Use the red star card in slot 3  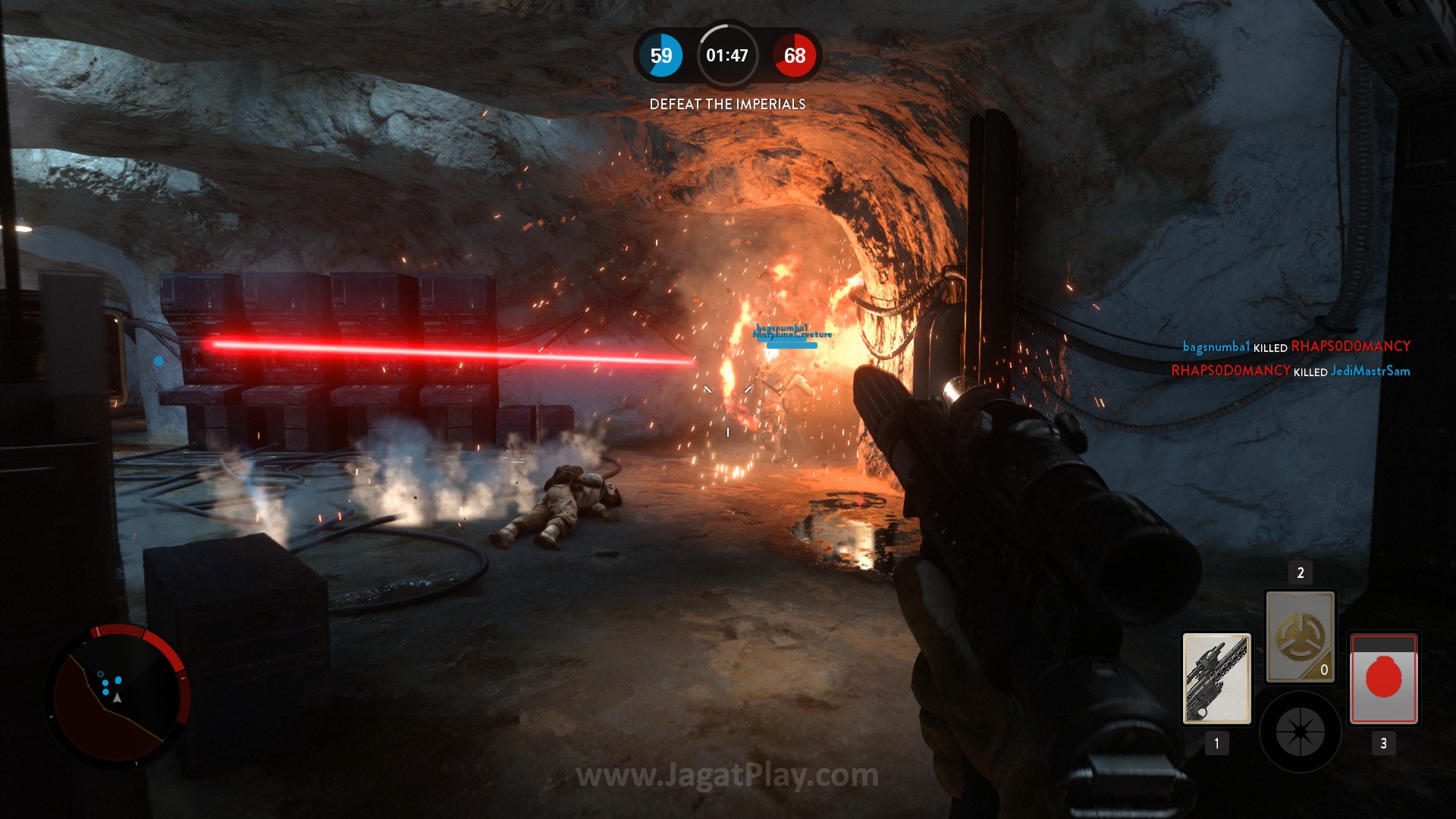(x=1383, y=678)
